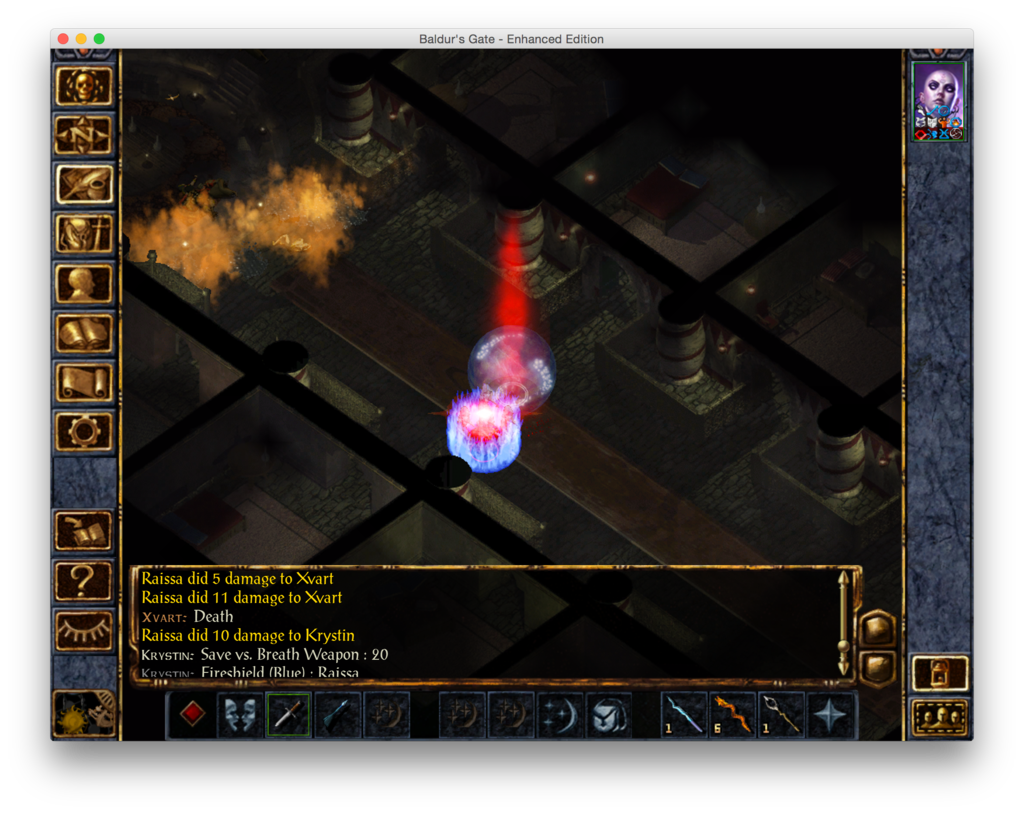The image size is (1024, 813).
Task: Activate the twin masks action button
Action: pos(240,714)
